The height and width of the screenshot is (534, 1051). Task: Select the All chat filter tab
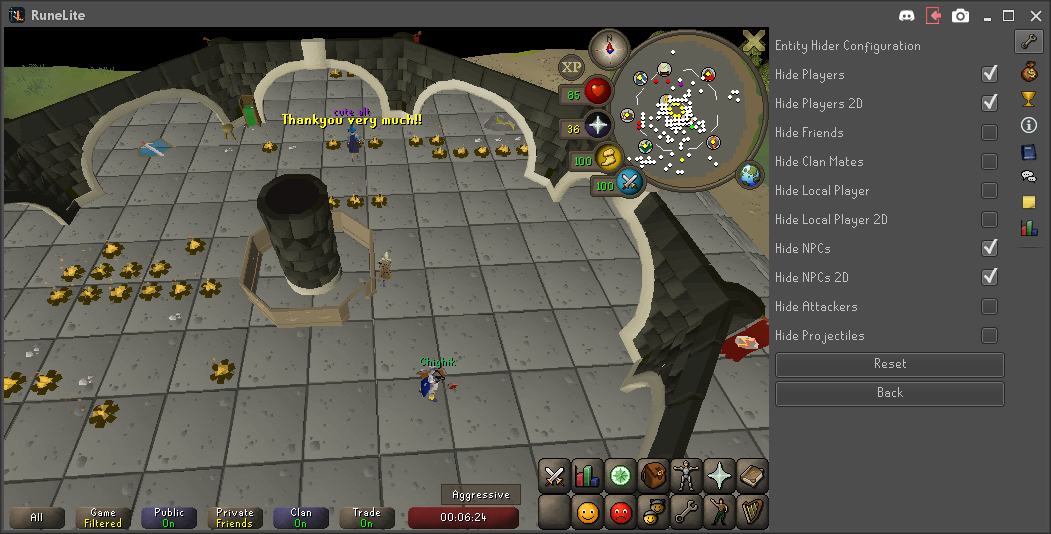(37, 518)
